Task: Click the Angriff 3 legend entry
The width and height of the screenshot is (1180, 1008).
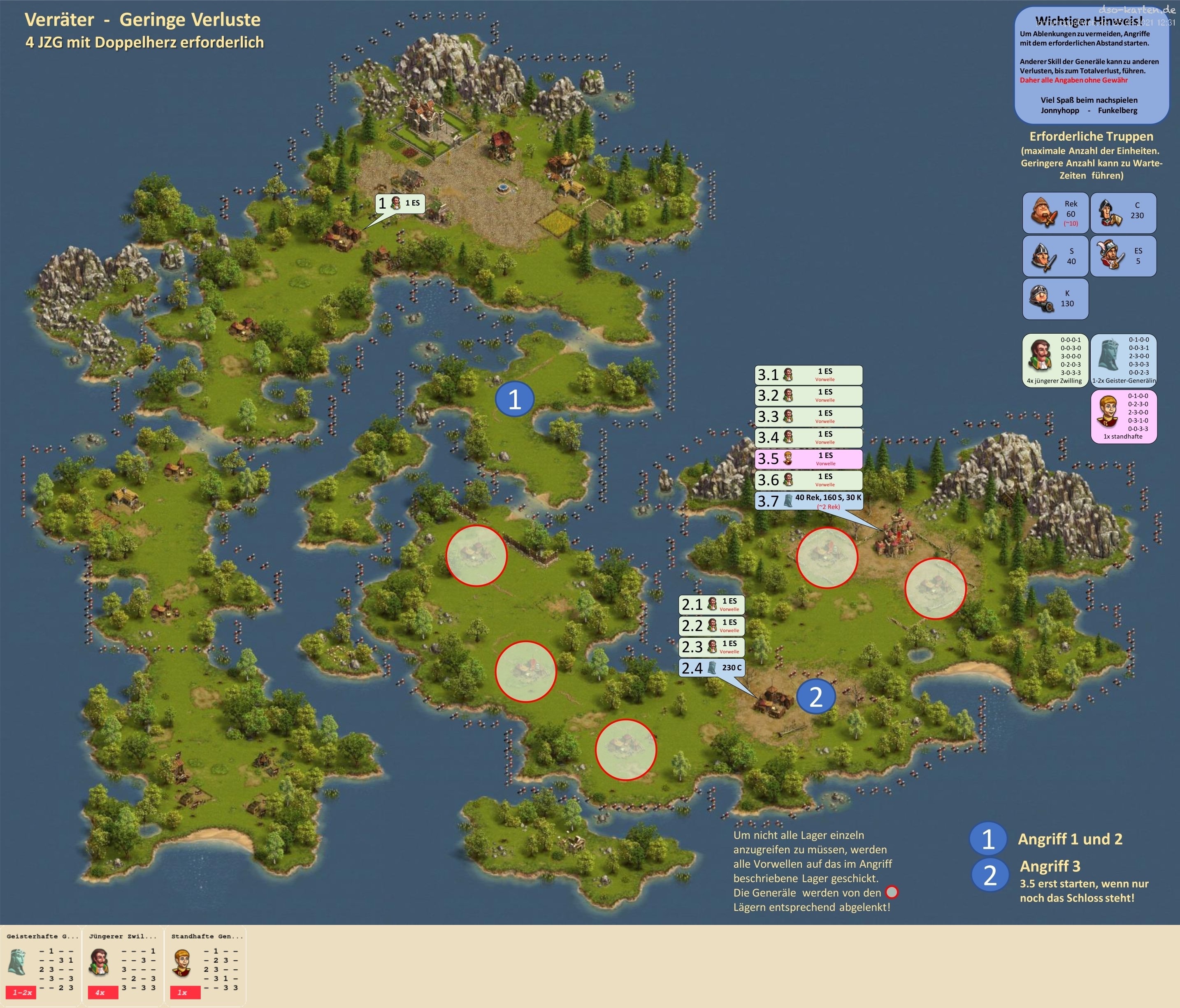Action: 1049,866
